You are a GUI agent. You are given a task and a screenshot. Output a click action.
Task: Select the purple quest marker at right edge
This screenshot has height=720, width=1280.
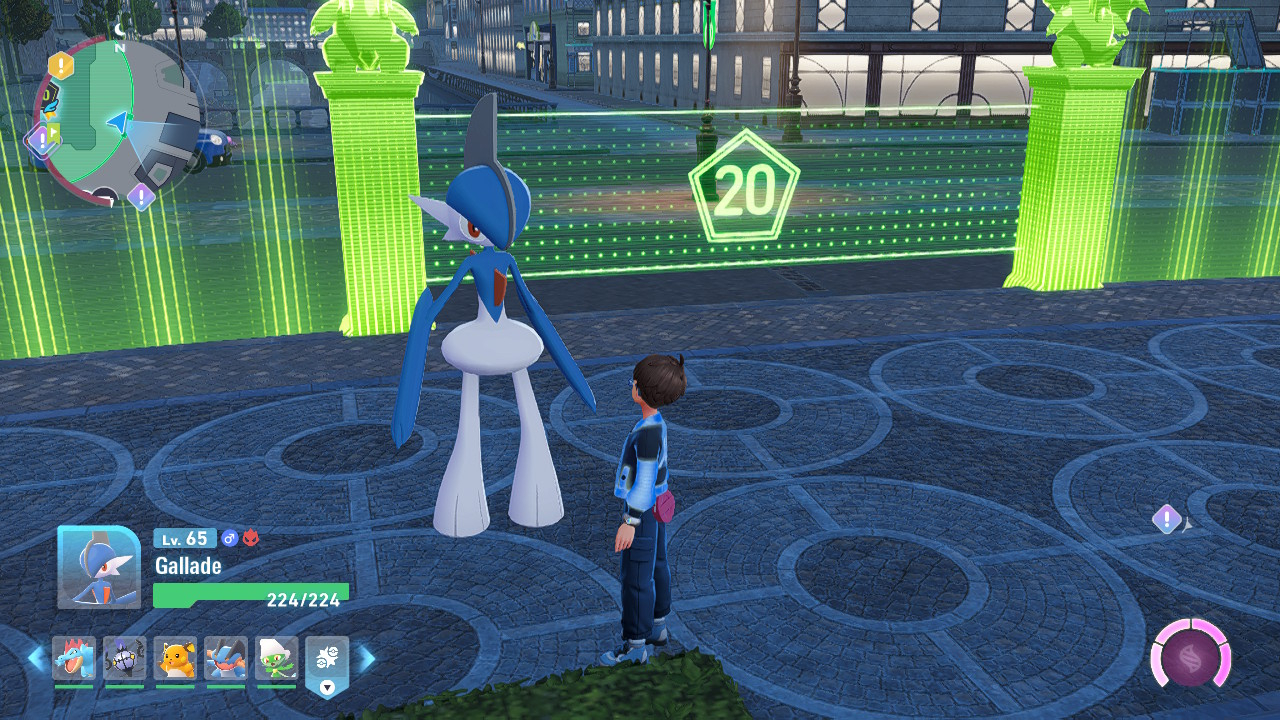1166,519
